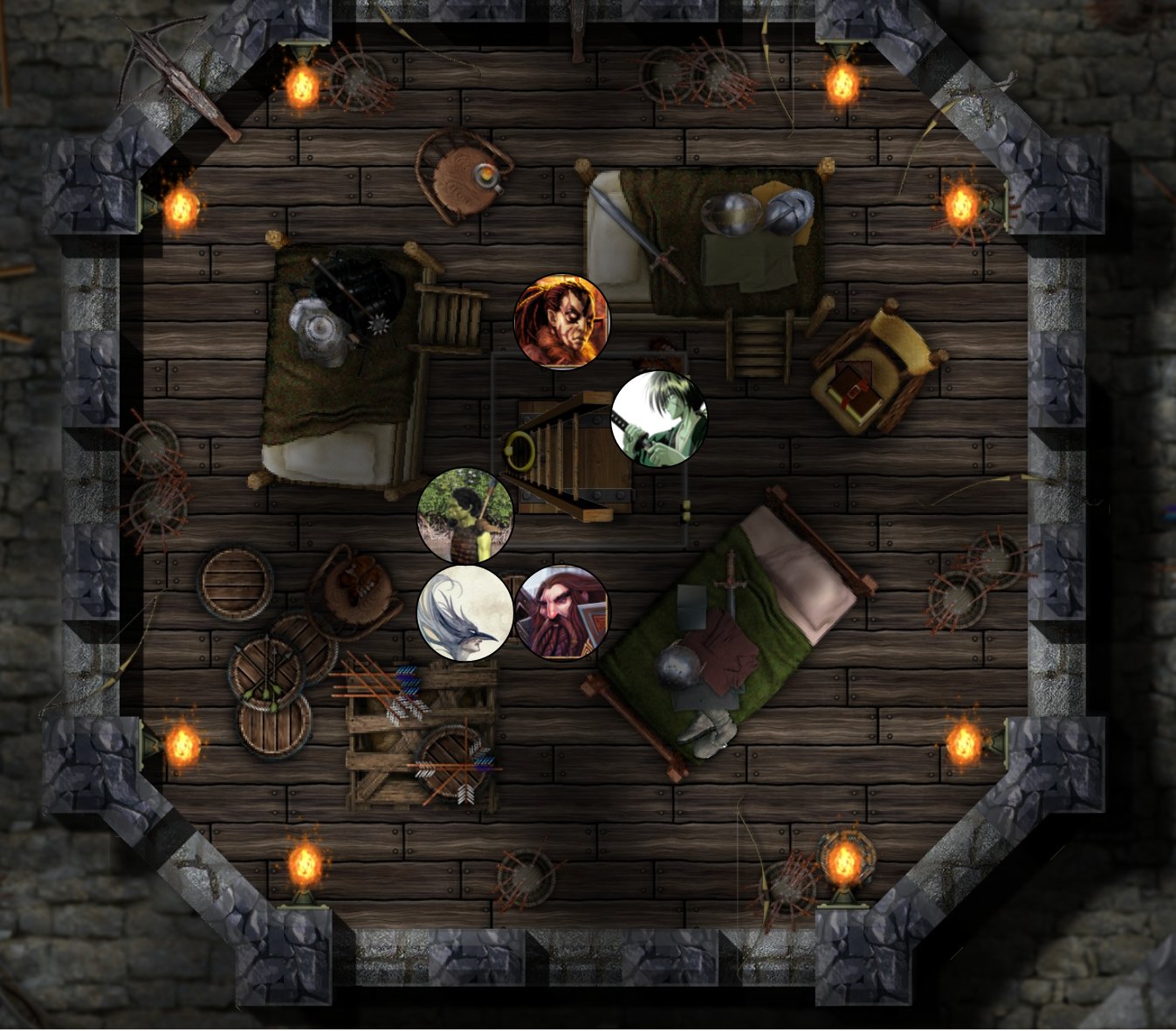The width and height of the screenshot is (1176, 1031).
Task: Choose the katana swordsman token
Action: [x=658, y=419]
